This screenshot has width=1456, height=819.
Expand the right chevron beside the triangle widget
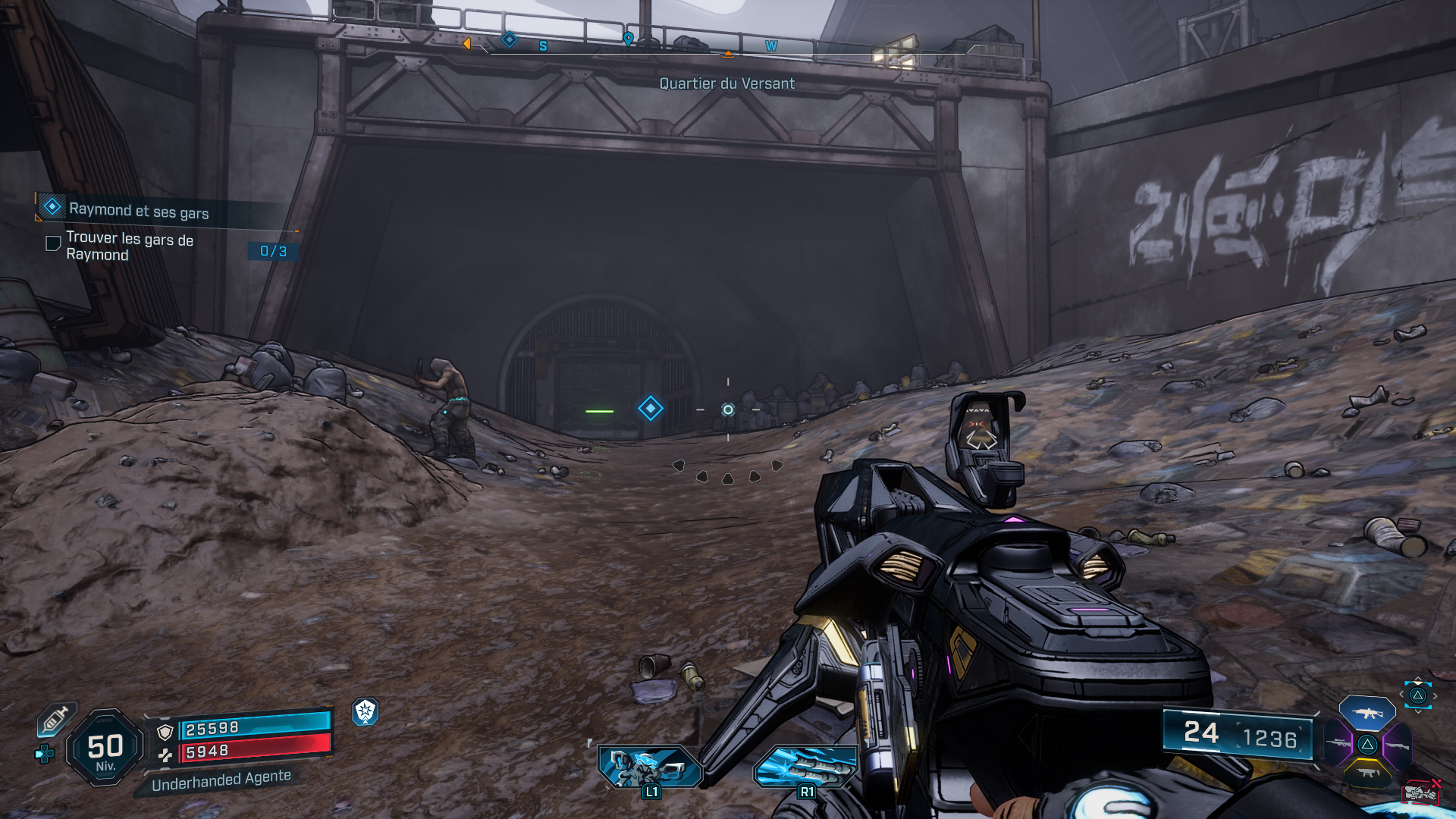coord(1434,694)
